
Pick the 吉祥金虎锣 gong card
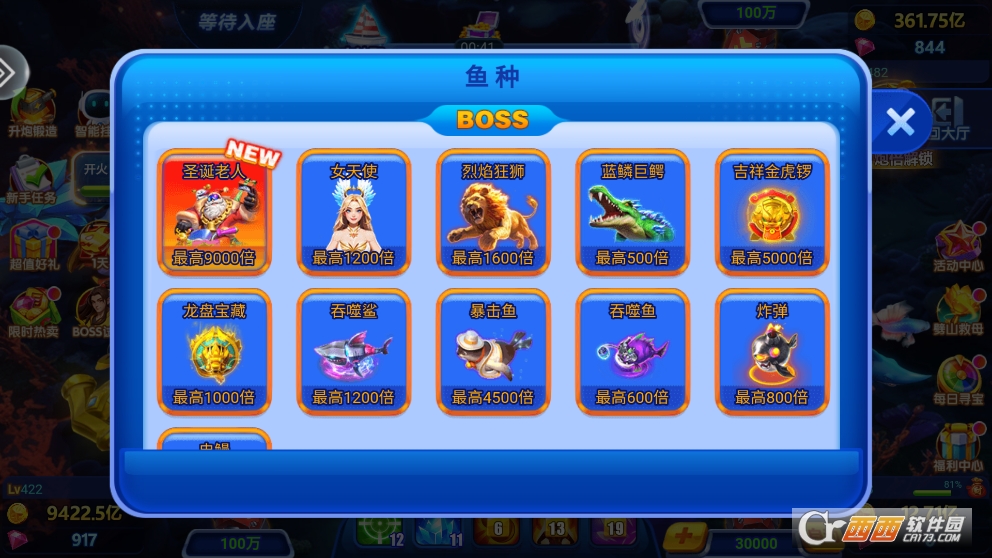coord(772,212)
